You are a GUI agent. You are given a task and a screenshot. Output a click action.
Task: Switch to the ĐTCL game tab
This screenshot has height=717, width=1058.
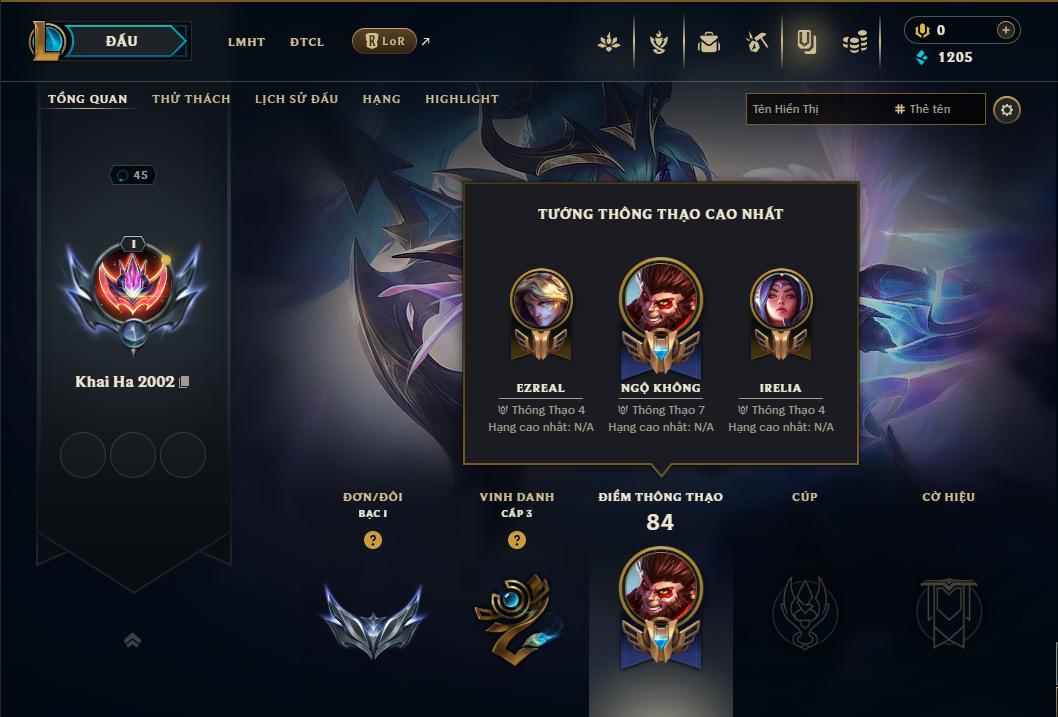pos(307,42)
